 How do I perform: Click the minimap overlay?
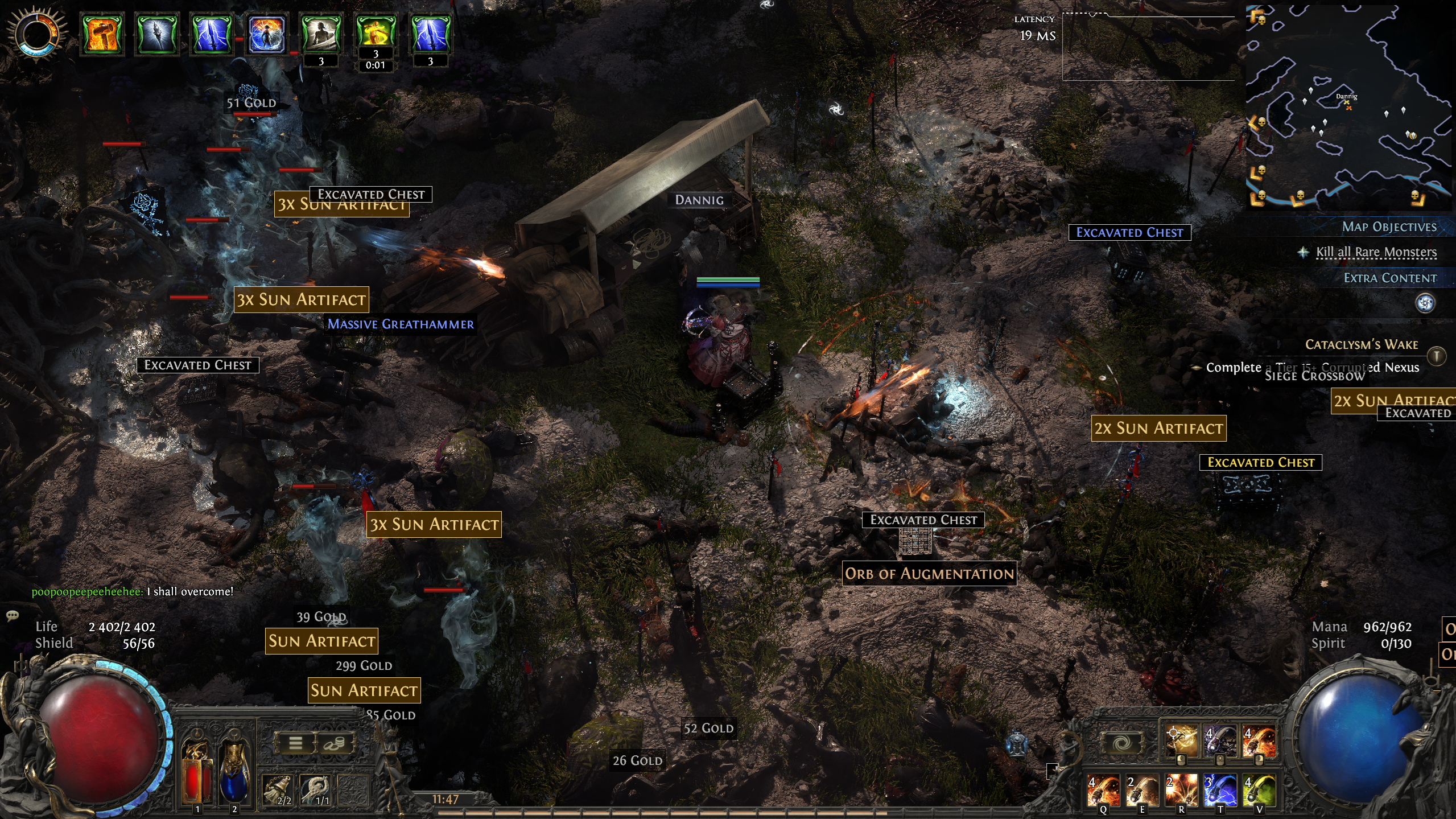[1348, 107]
